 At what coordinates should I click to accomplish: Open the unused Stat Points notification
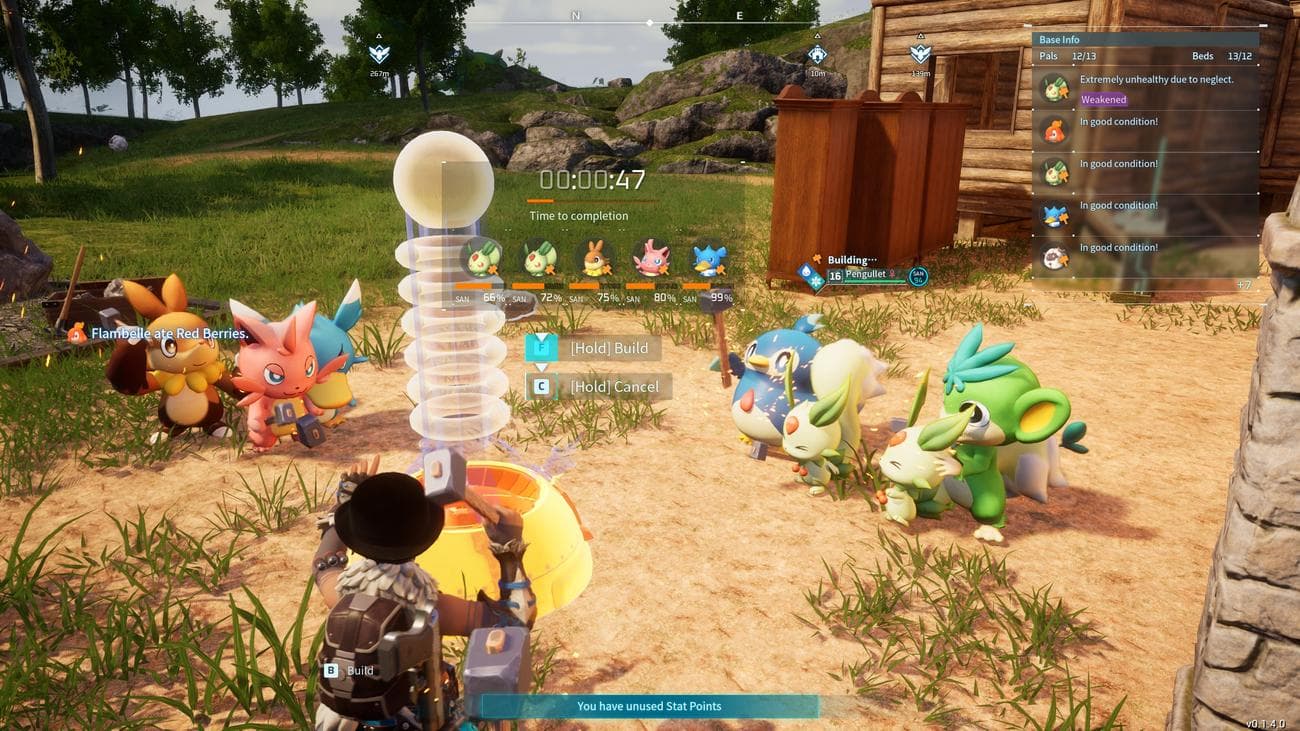point(649,706)
